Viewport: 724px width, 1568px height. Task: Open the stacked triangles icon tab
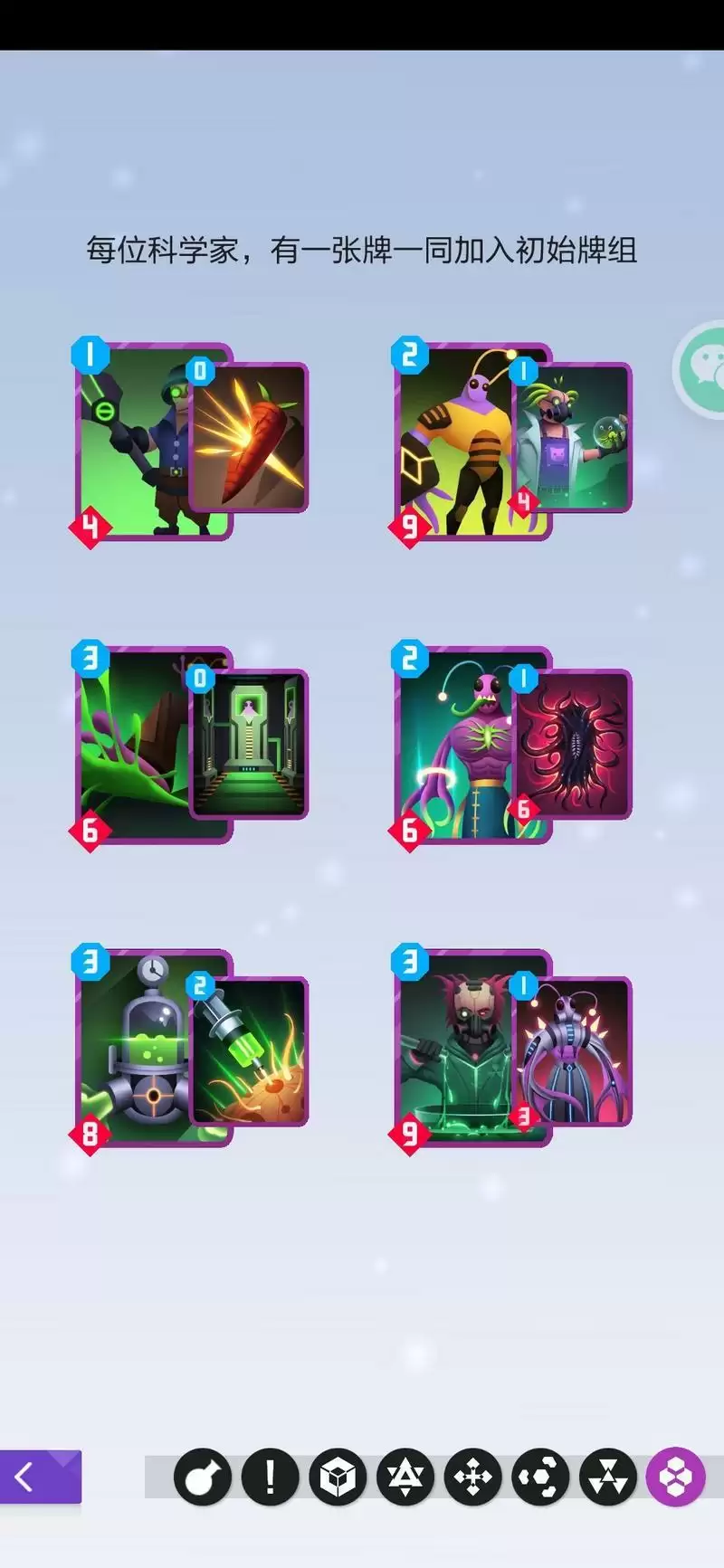coord(608,1477)
